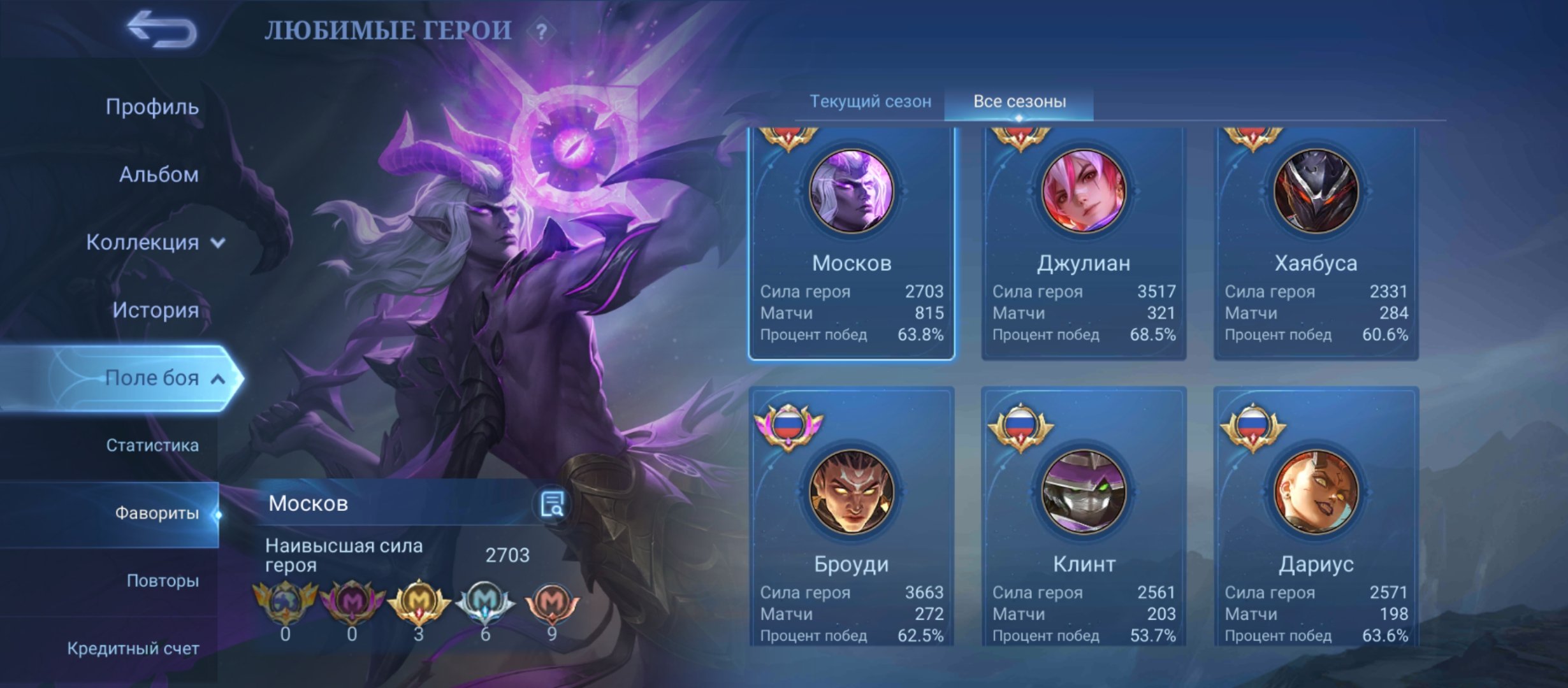This screenshot has height=688, width=1568.
Task: Open the История menu entry
Action: [x=155, y=310]
